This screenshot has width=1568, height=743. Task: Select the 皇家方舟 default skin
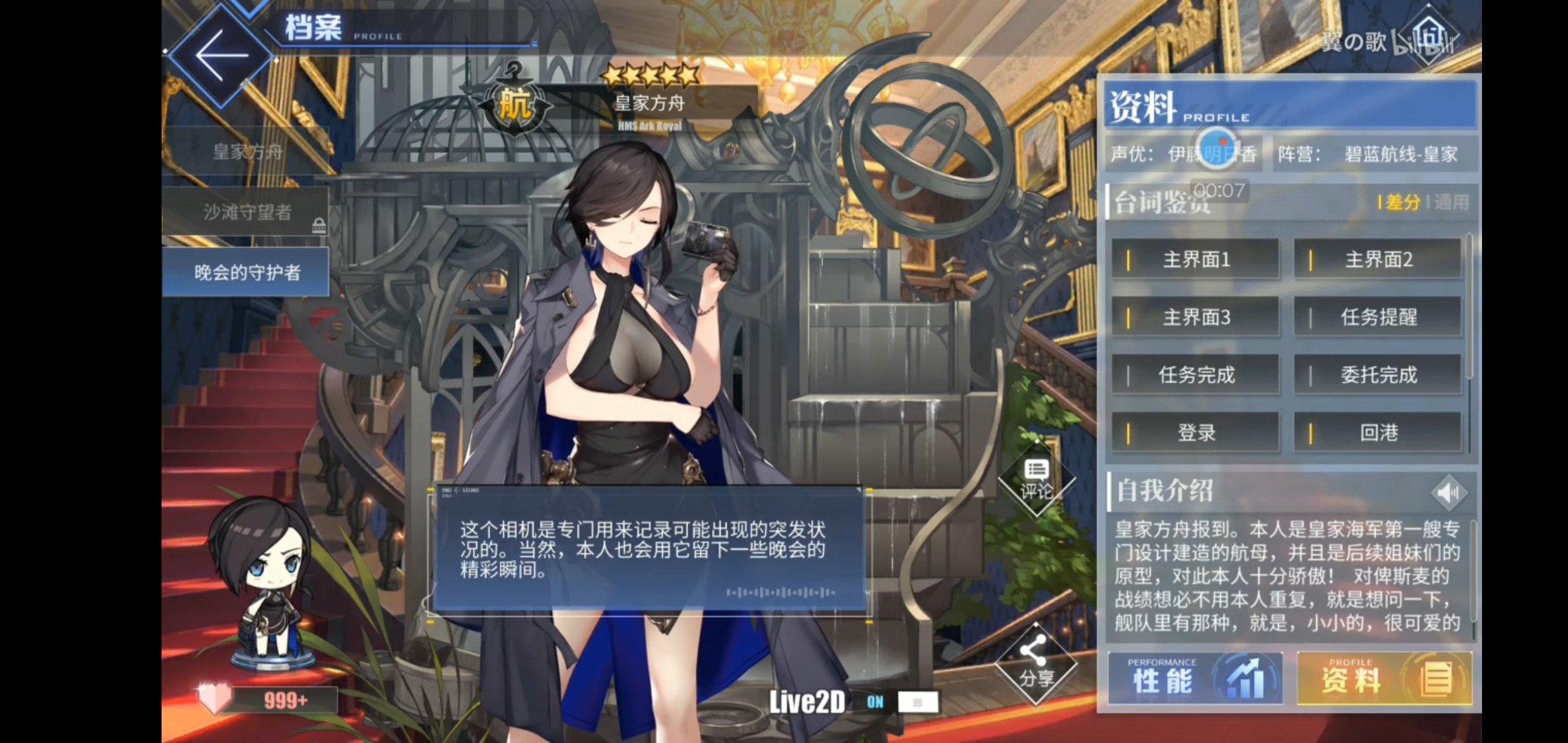point(246,152)
